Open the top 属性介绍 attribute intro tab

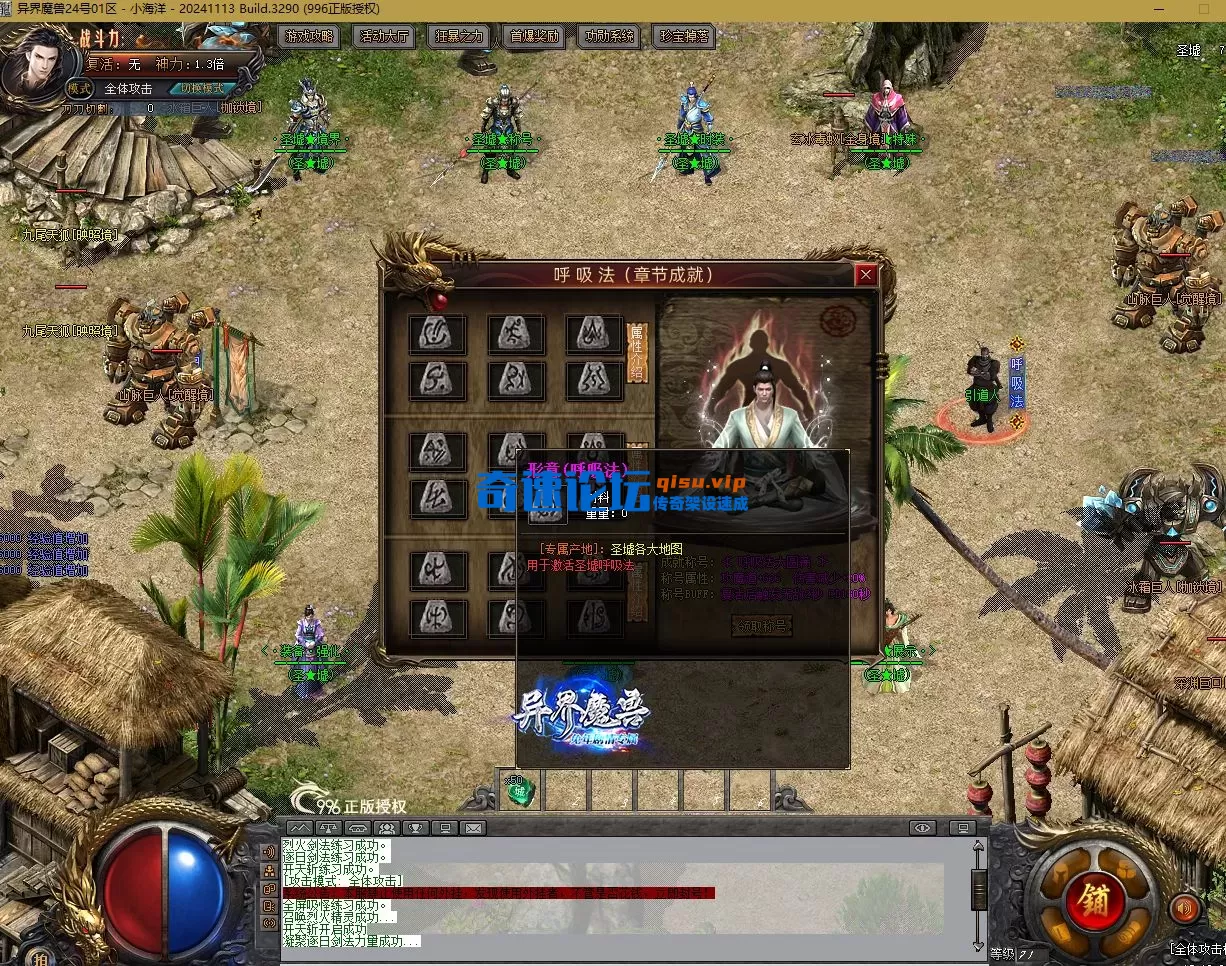pyautogui.click(x=636, y=352)
